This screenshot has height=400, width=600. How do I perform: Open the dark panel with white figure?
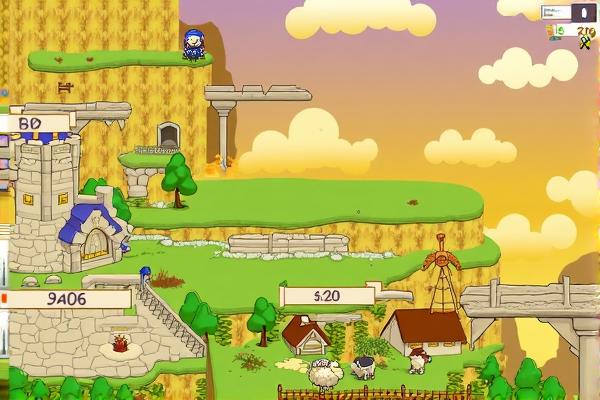tap(582, 12)
